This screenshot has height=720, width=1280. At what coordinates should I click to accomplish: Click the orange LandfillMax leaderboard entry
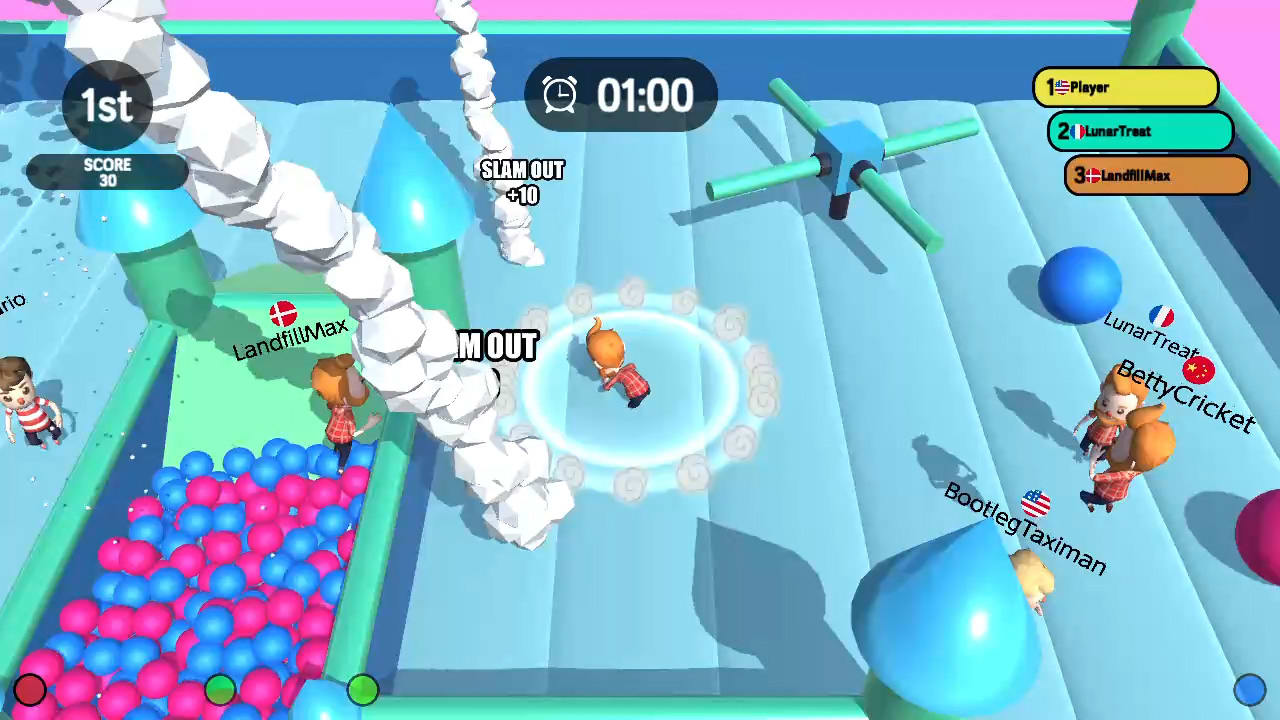pos(1155,175)
